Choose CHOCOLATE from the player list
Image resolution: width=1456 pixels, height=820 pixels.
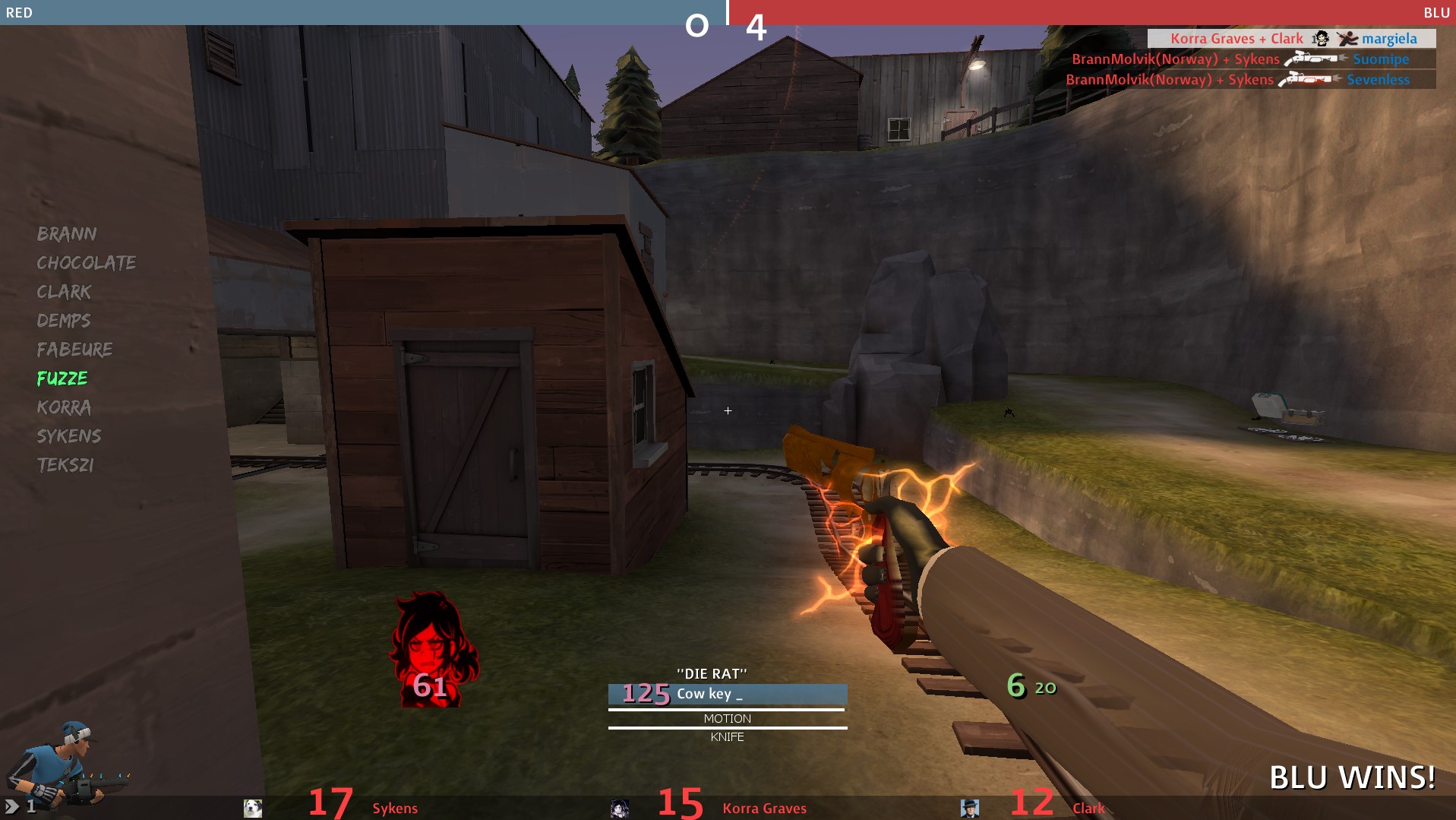click(87, 263)
